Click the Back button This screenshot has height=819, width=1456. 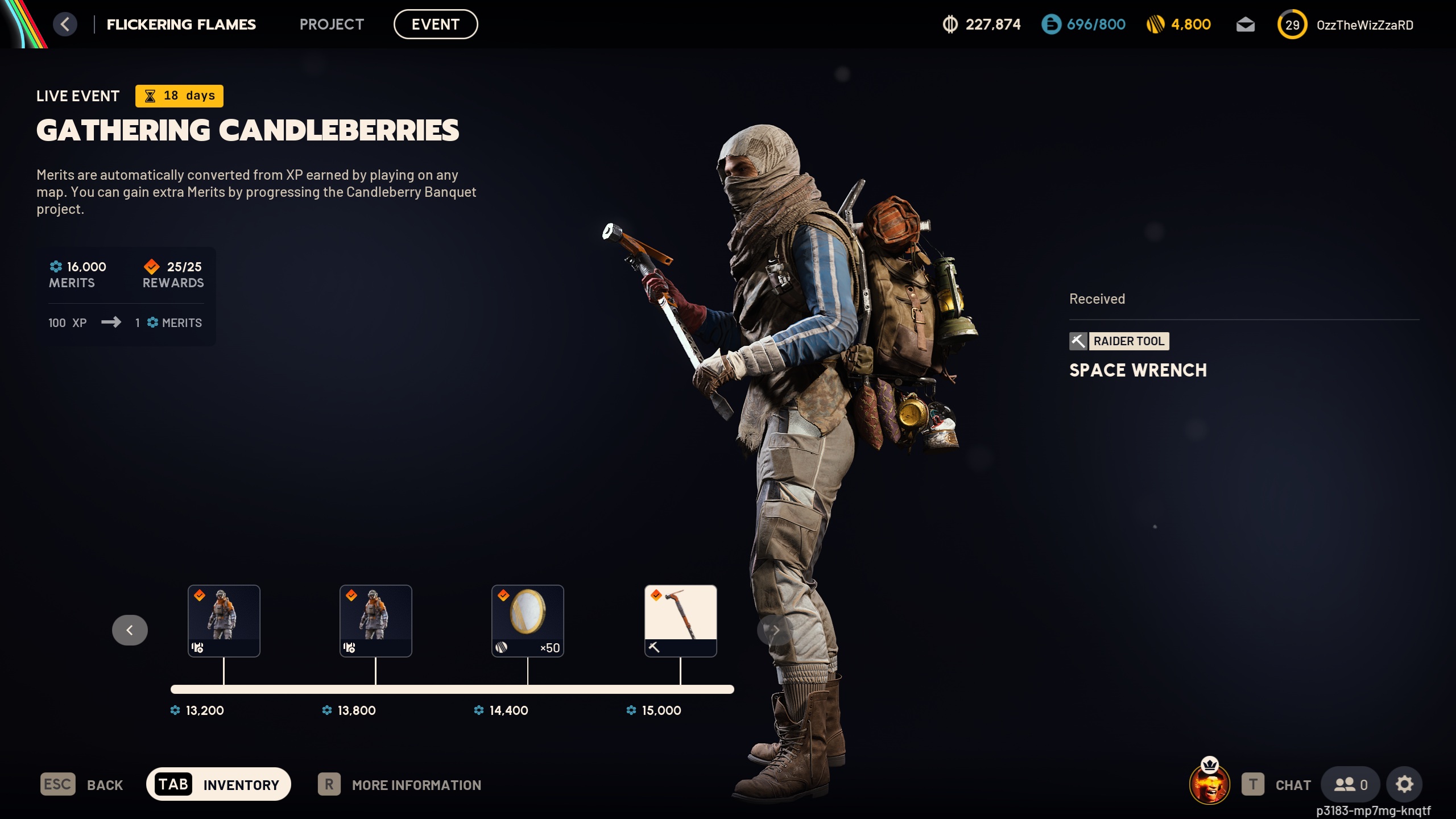point(82,785)
